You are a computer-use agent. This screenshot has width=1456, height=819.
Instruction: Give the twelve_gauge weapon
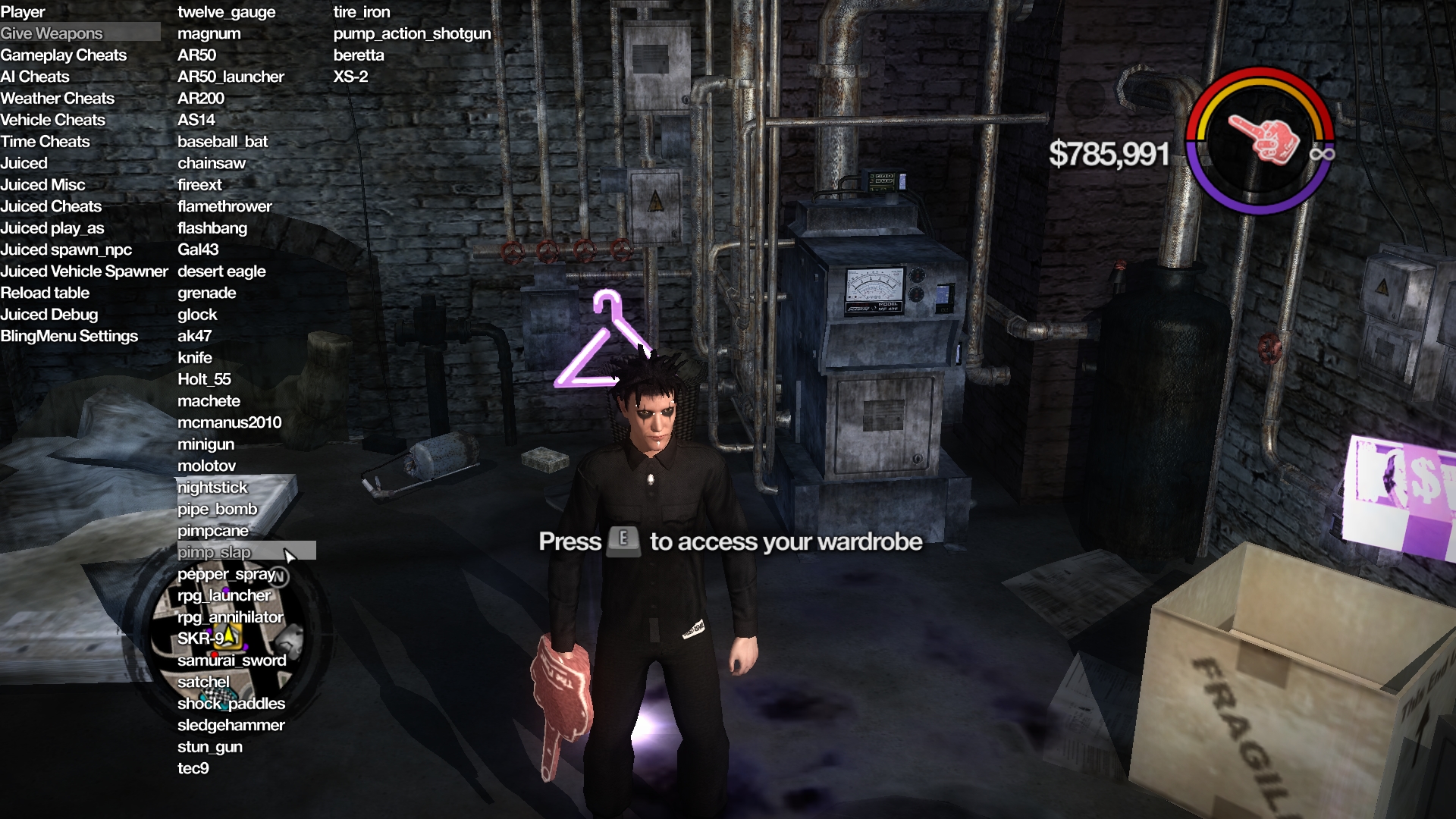pos(226,12)
